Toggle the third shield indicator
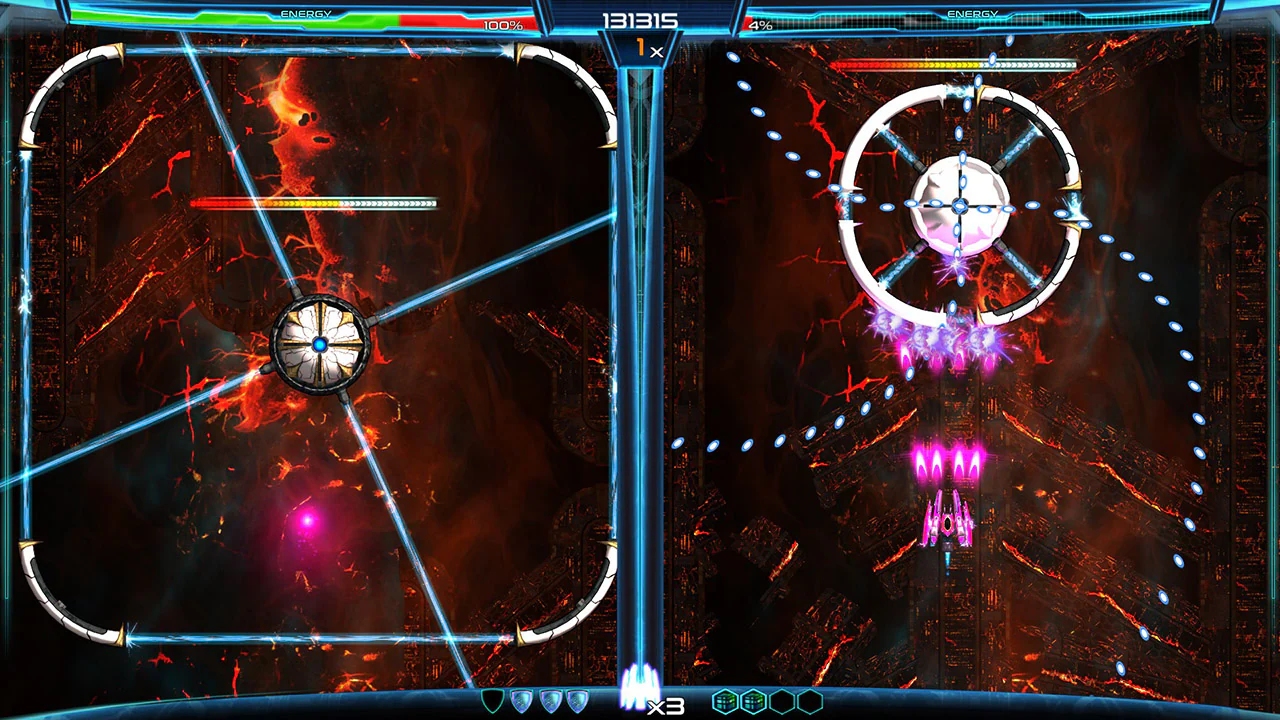The height and width of the screenshot is (720, 1280). [550, 700]
